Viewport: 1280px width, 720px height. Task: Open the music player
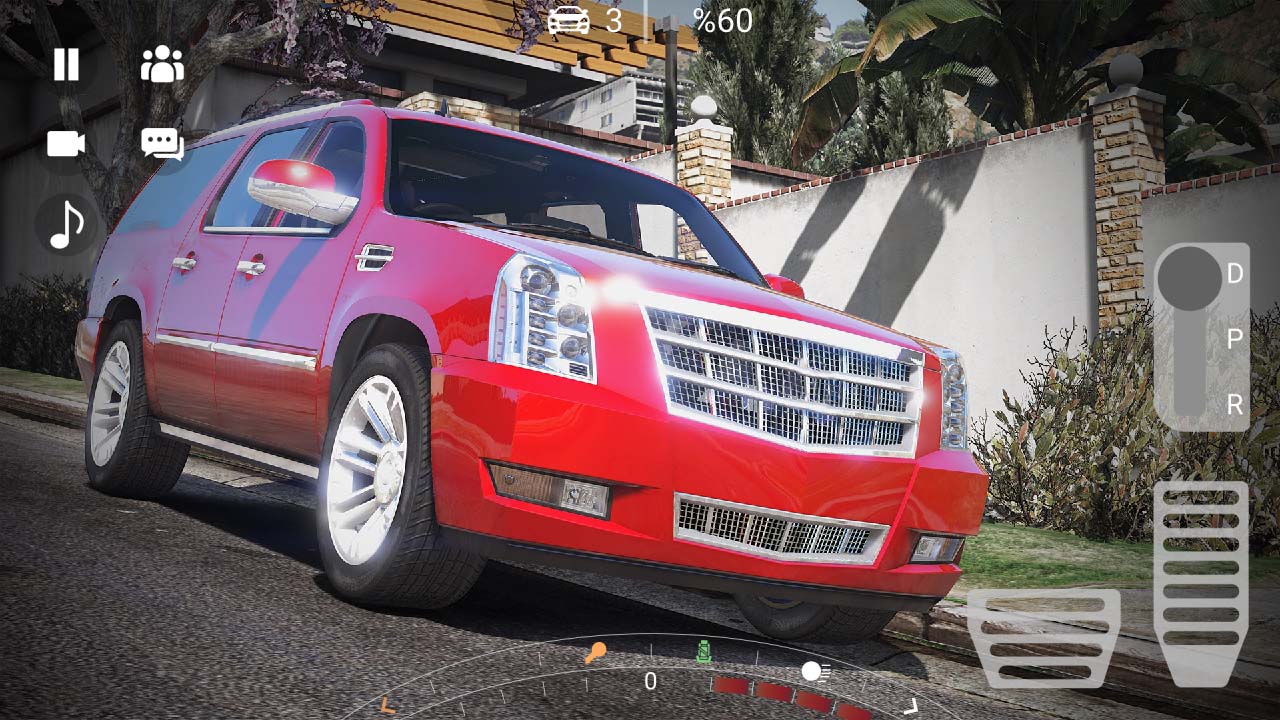point(64,225)
